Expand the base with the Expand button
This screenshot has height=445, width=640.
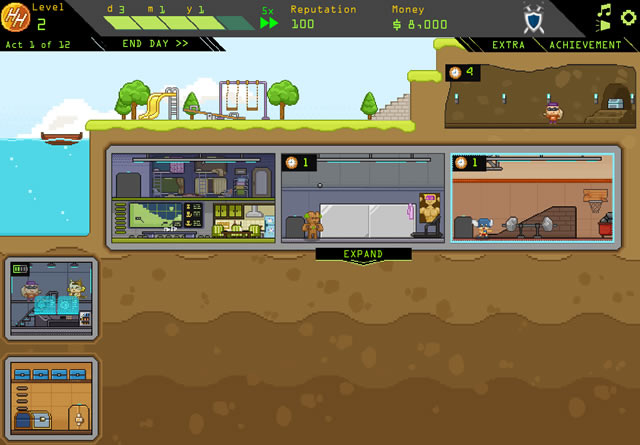363,255
